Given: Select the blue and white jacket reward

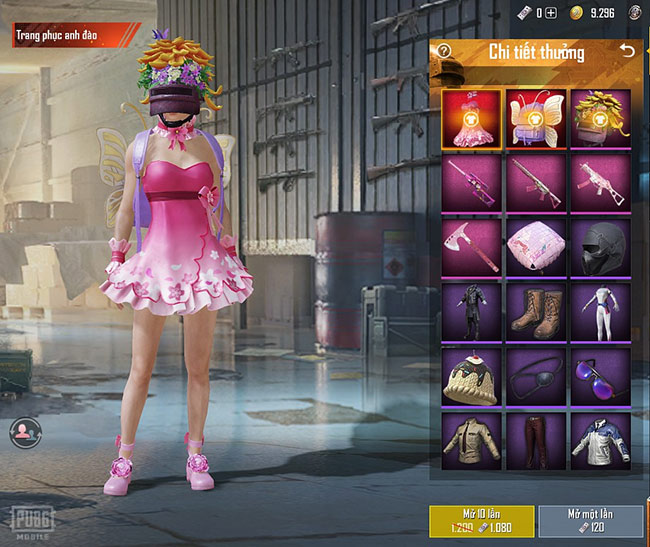Looking at the screenshot, I should [600, 441].
